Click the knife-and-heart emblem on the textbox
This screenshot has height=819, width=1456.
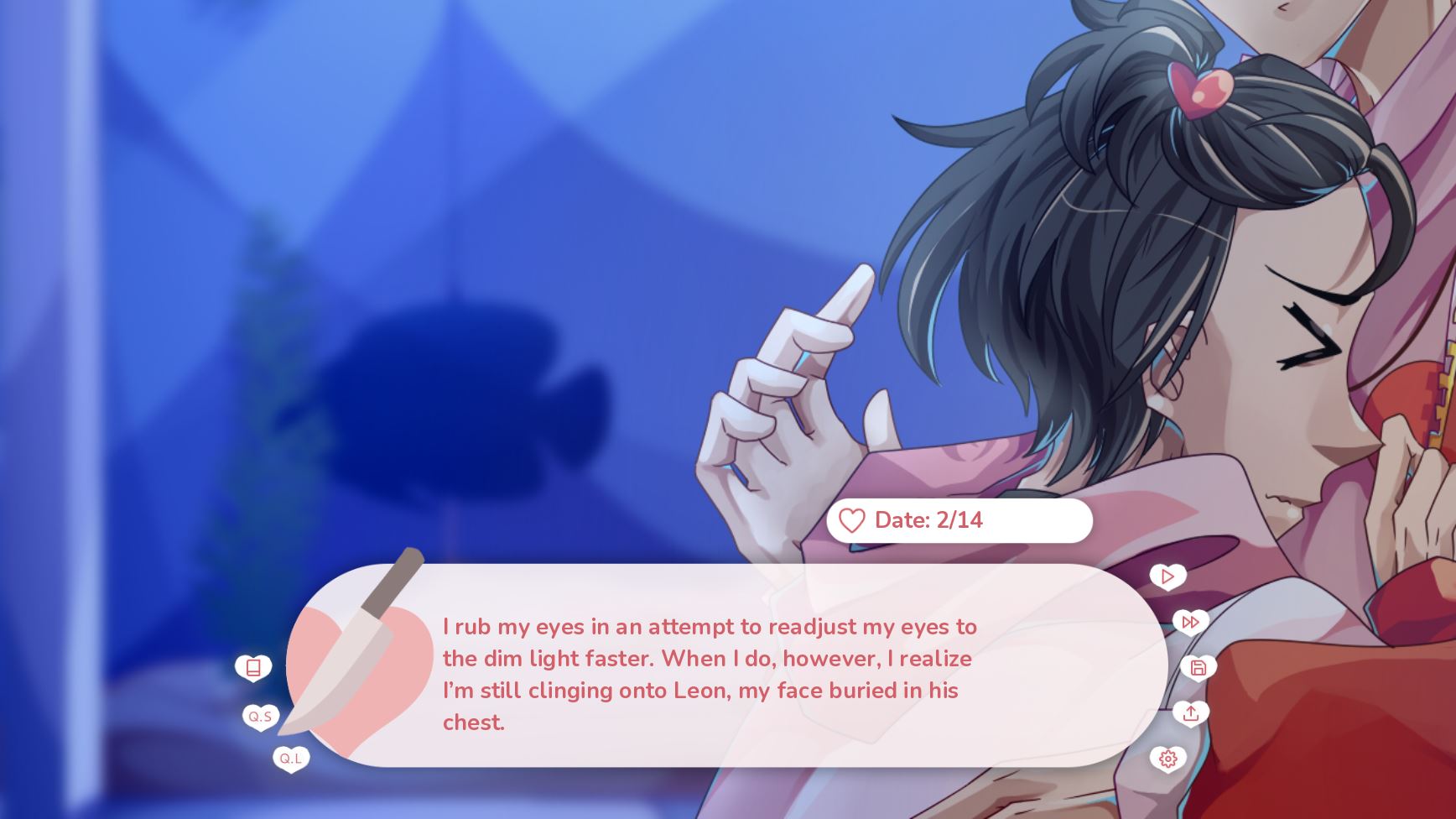(361, 671)
